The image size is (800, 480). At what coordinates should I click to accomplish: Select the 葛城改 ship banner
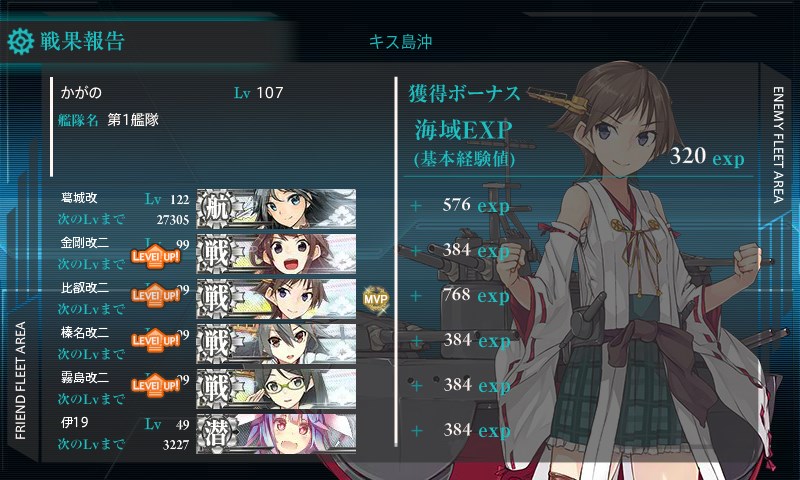click(x=276, y=208)
